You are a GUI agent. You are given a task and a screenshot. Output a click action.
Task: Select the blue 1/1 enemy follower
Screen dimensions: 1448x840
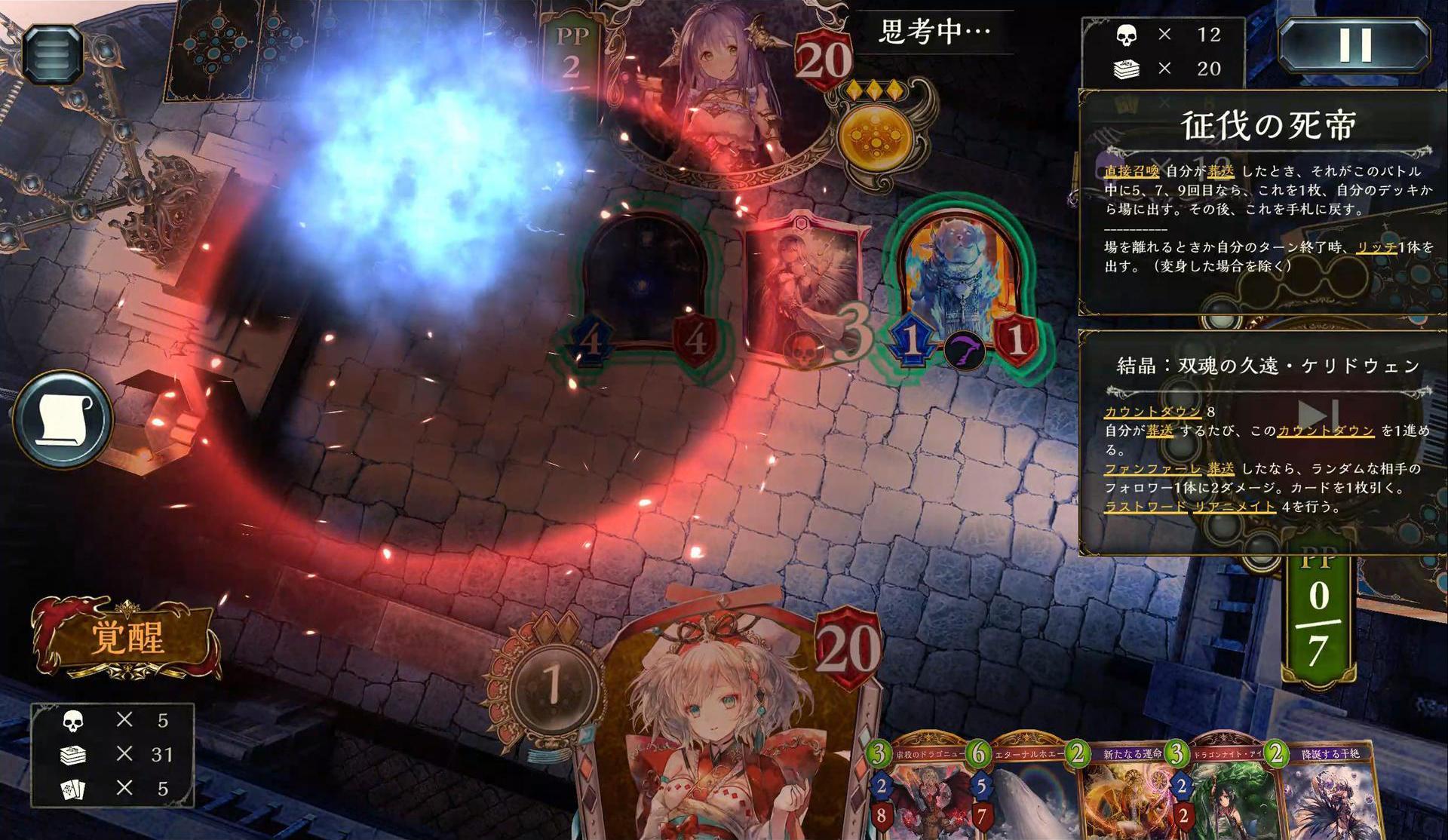pos(959,287)
